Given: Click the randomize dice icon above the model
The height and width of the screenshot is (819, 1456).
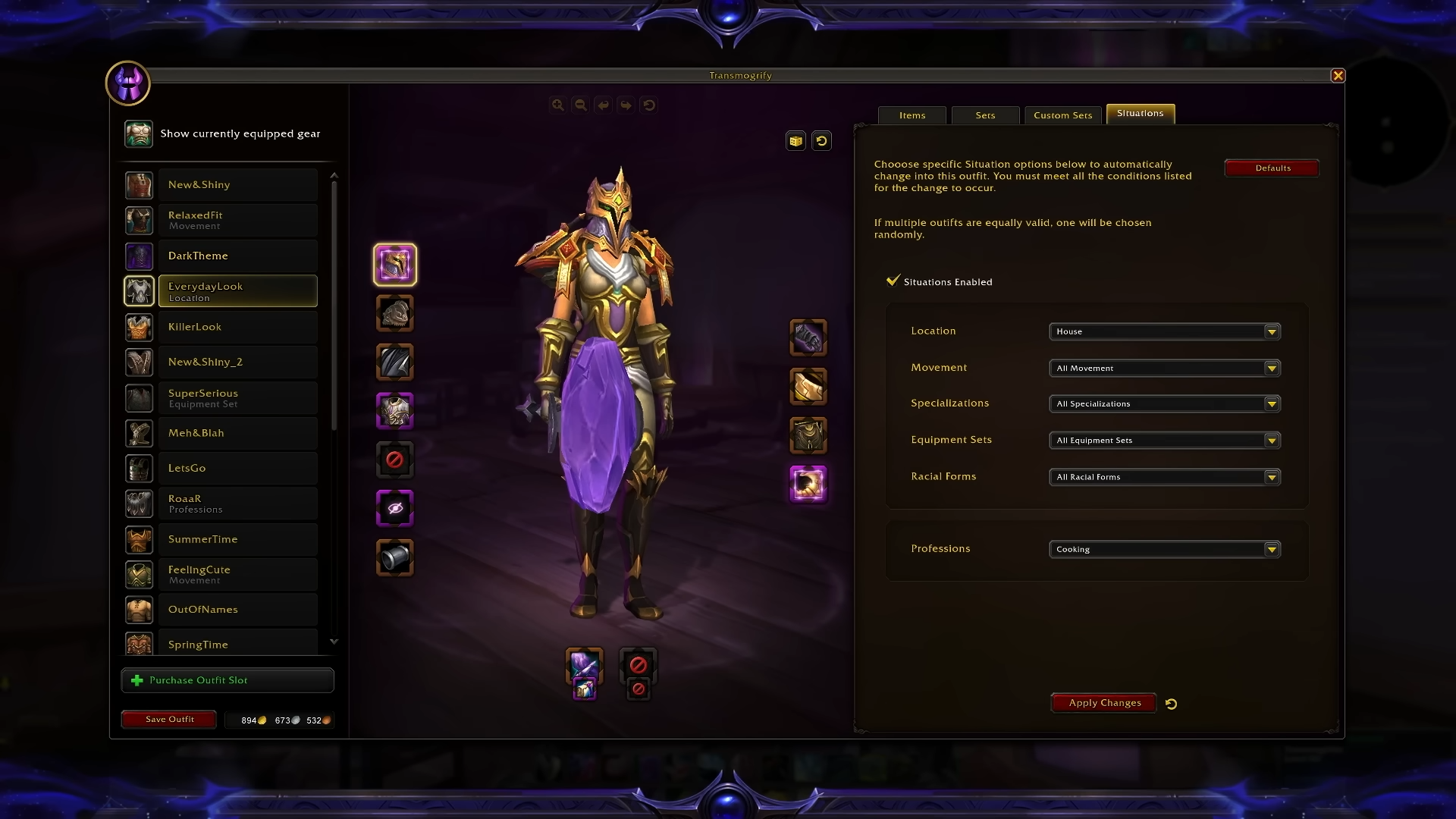Looking at the screenshot, I should 795,140.
